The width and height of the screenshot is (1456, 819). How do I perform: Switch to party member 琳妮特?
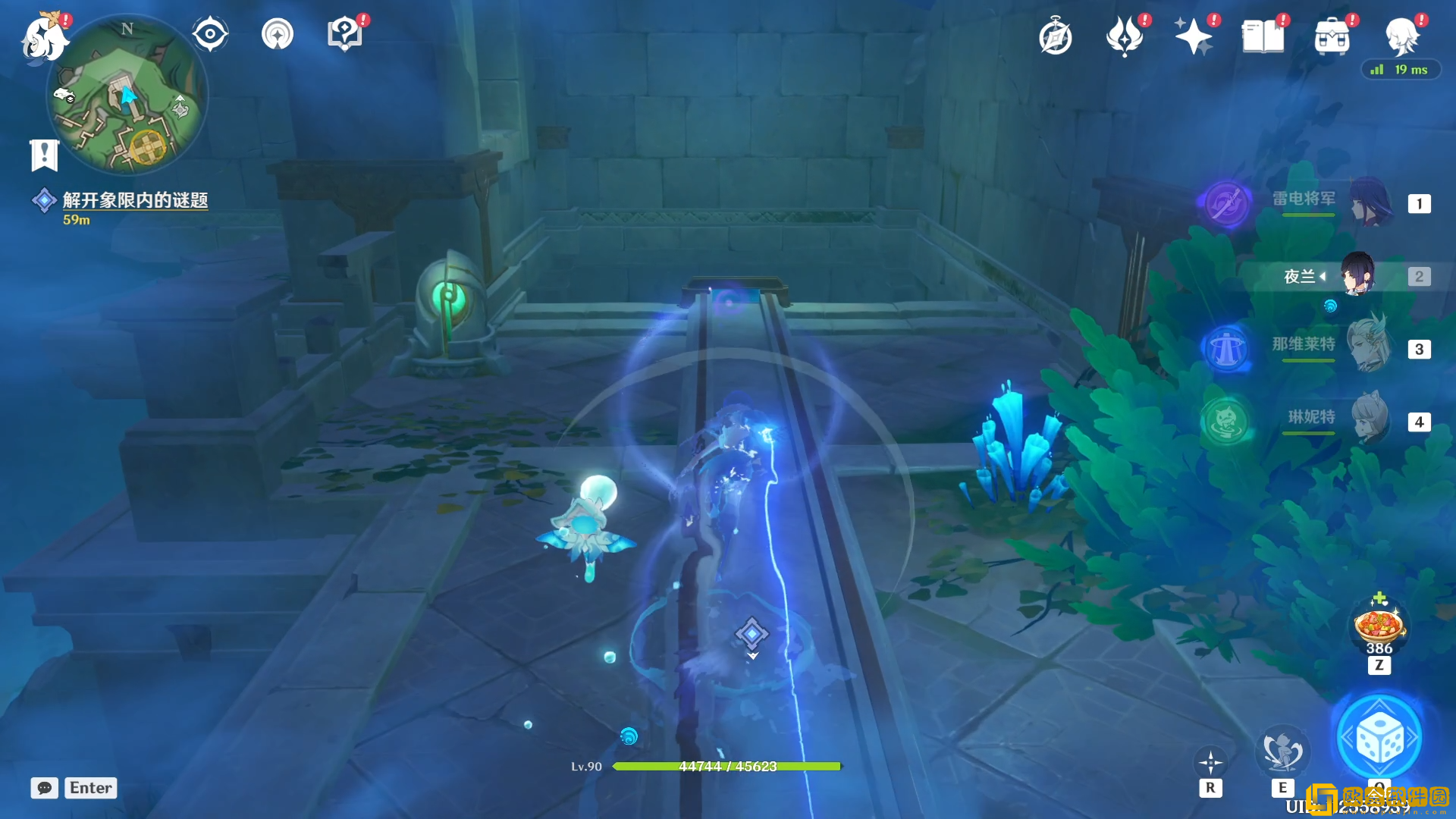point(1335,422)
